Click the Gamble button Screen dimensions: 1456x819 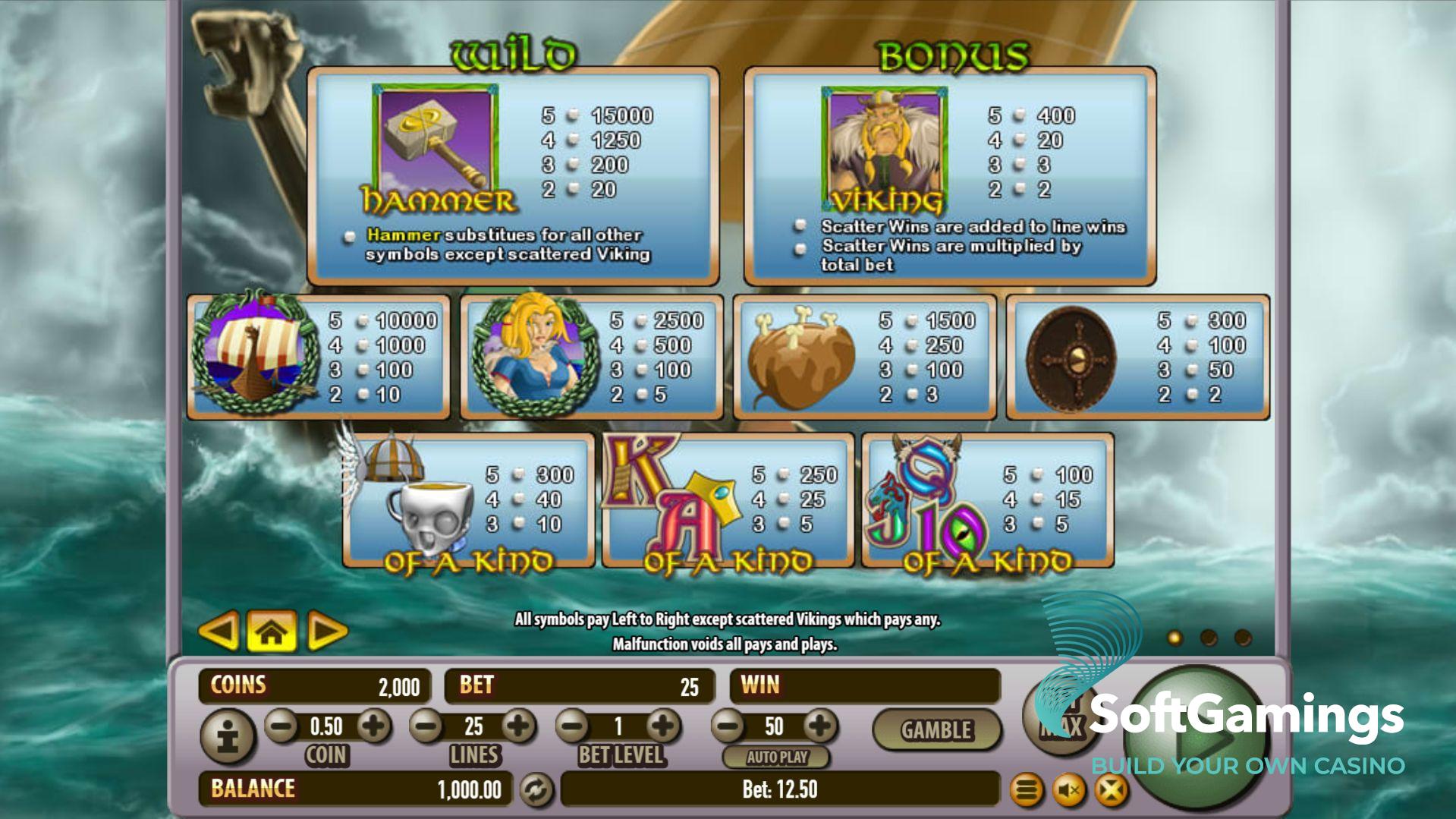(x=936, y=730)
